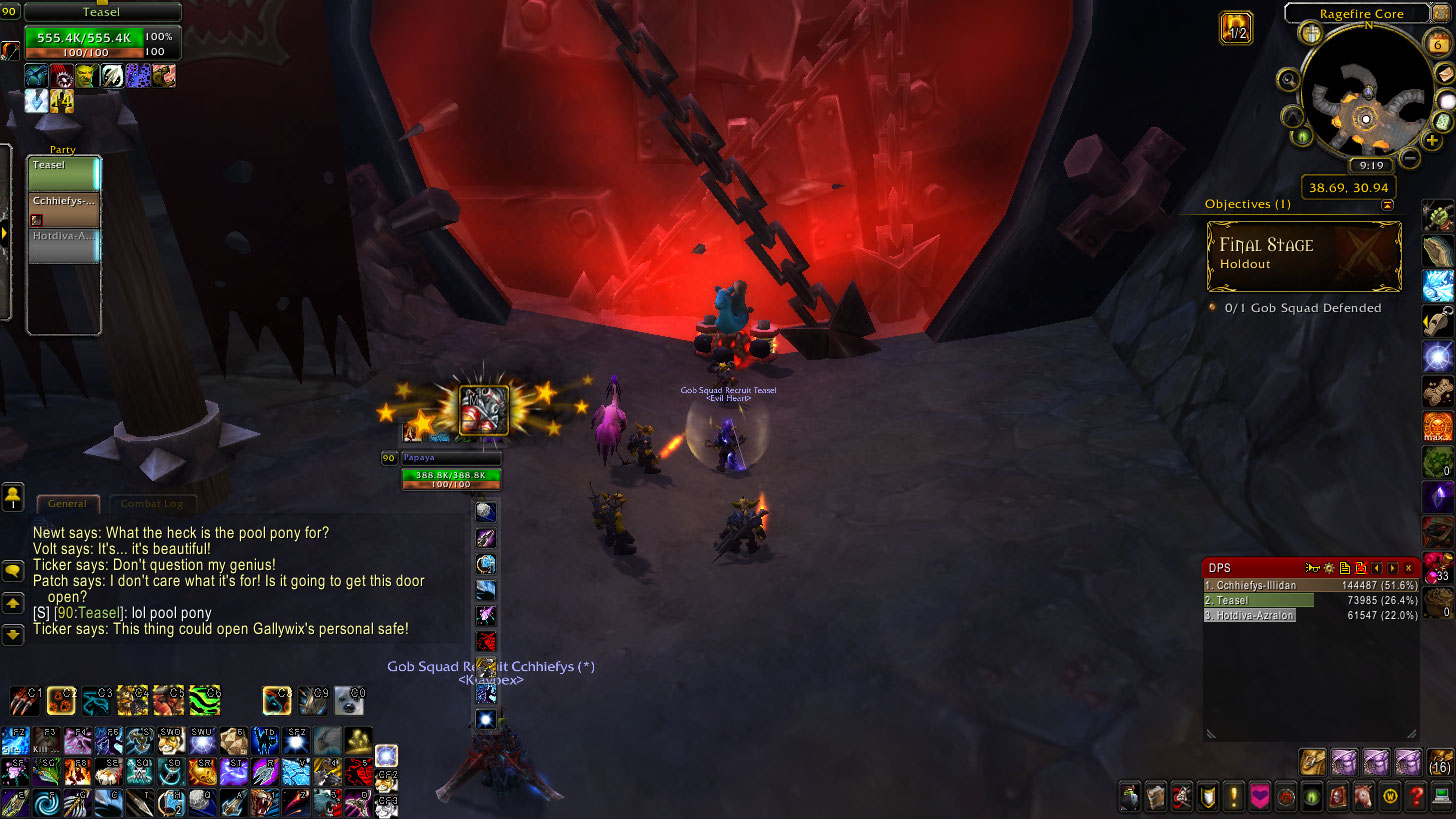
Task: Switch to the Combat Log chat tab
Action: (152, 504)
